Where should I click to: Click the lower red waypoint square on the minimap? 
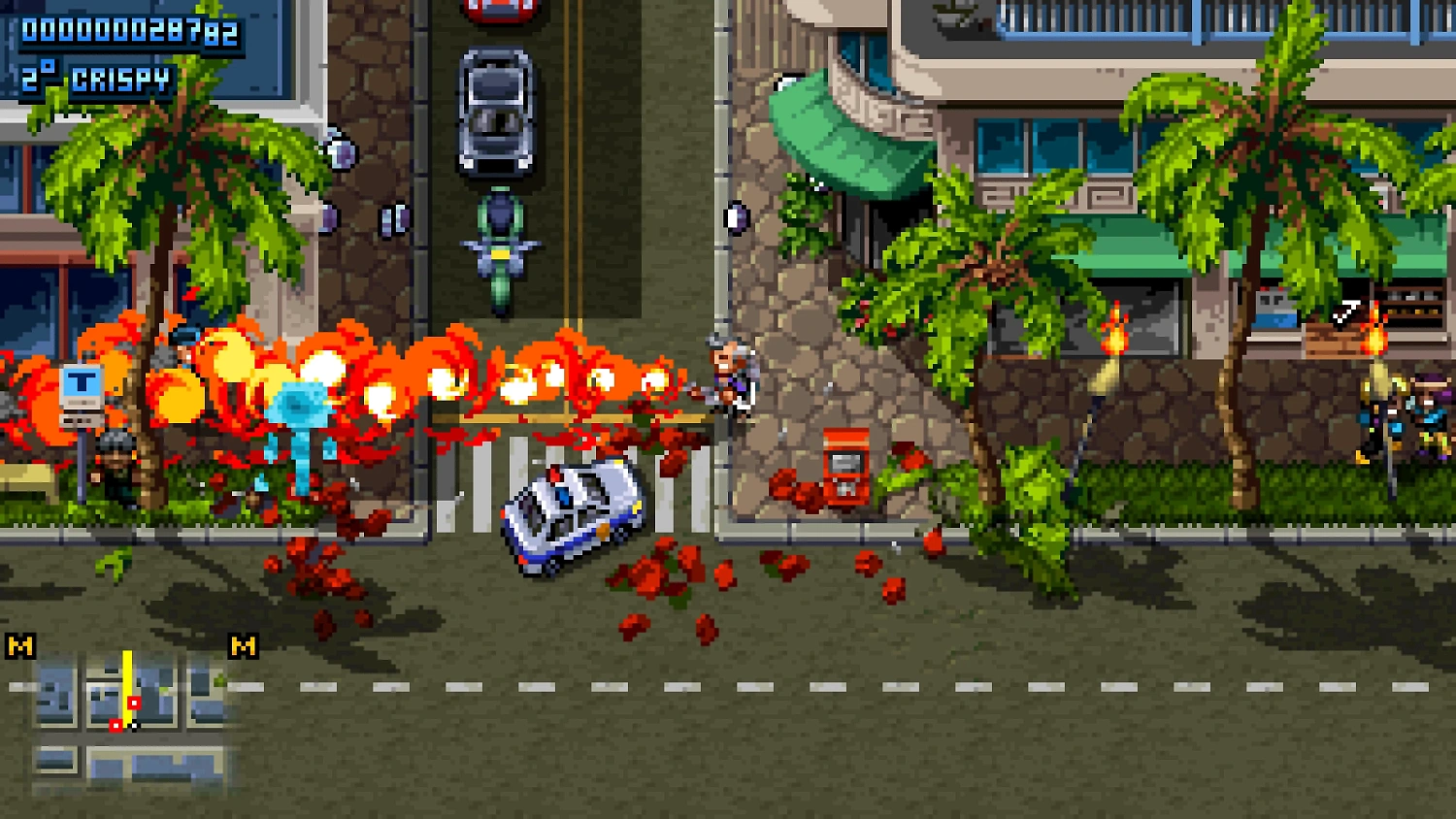(x=116, y=726)
